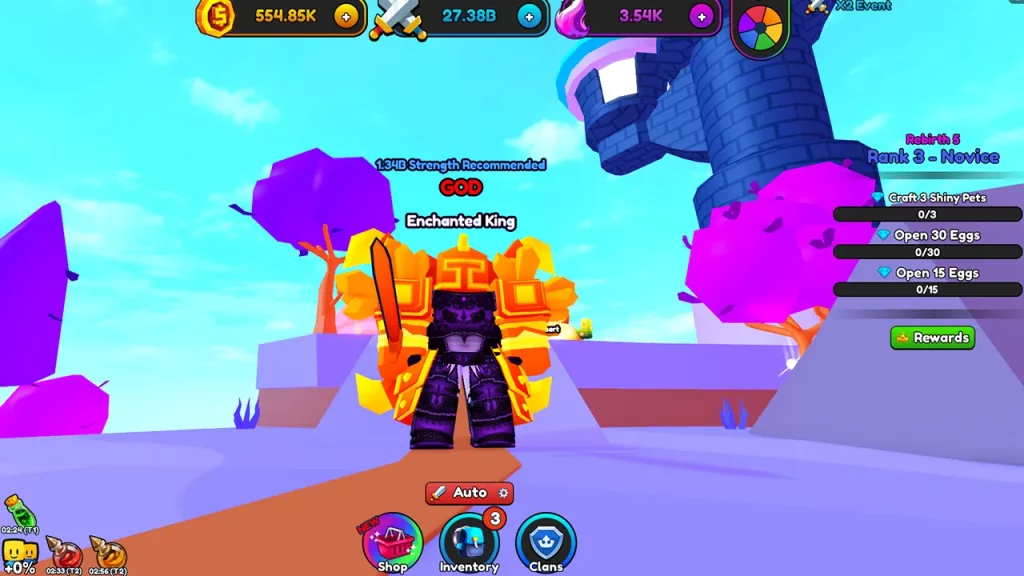The height and width of the screenshot is (576, 1024).
Task: Add more gold coins with plus button
Action: 346,16
